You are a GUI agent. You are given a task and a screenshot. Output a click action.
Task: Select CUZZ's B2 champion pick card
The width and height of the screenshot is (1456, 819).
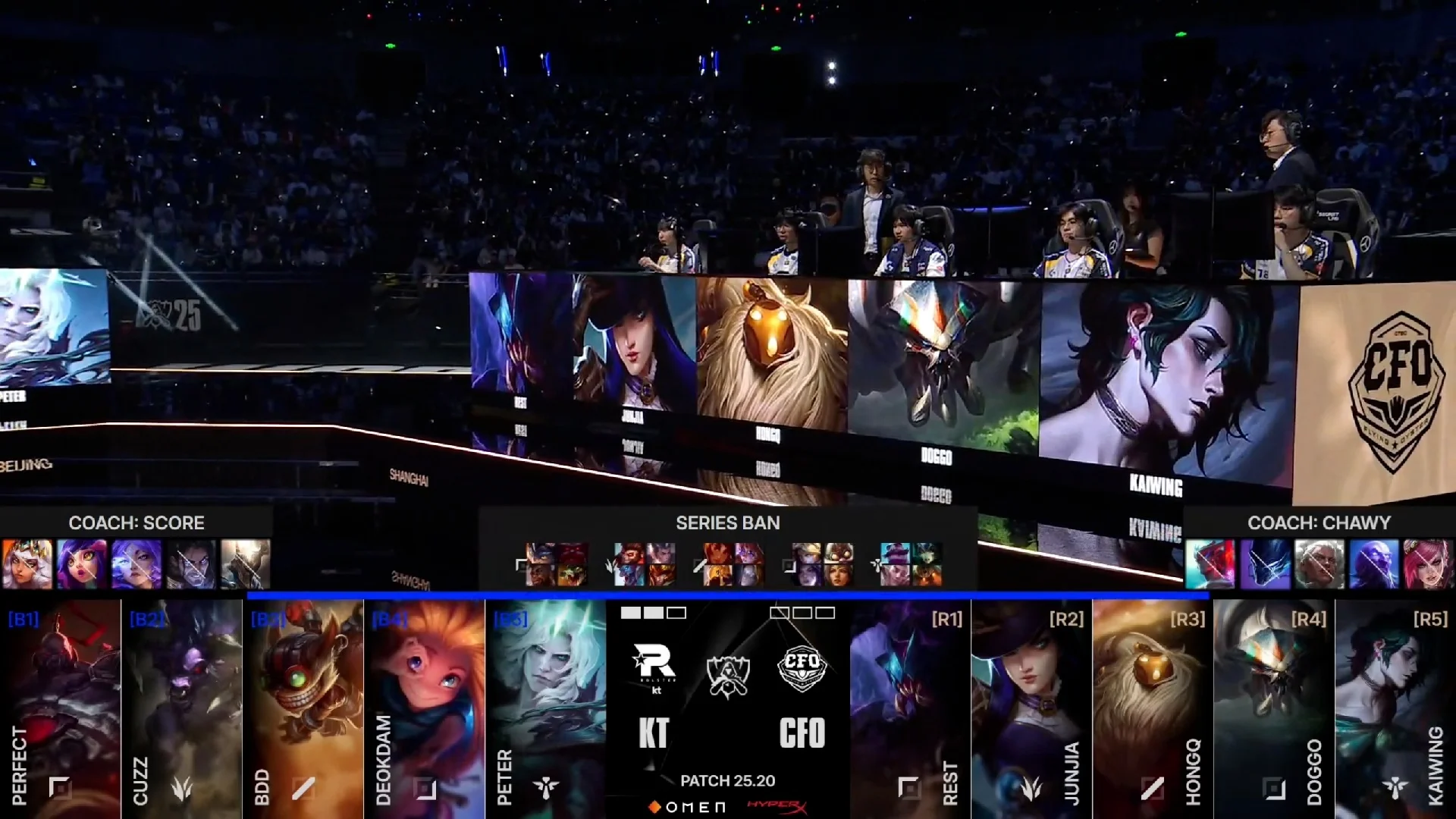tap(182, 709)
